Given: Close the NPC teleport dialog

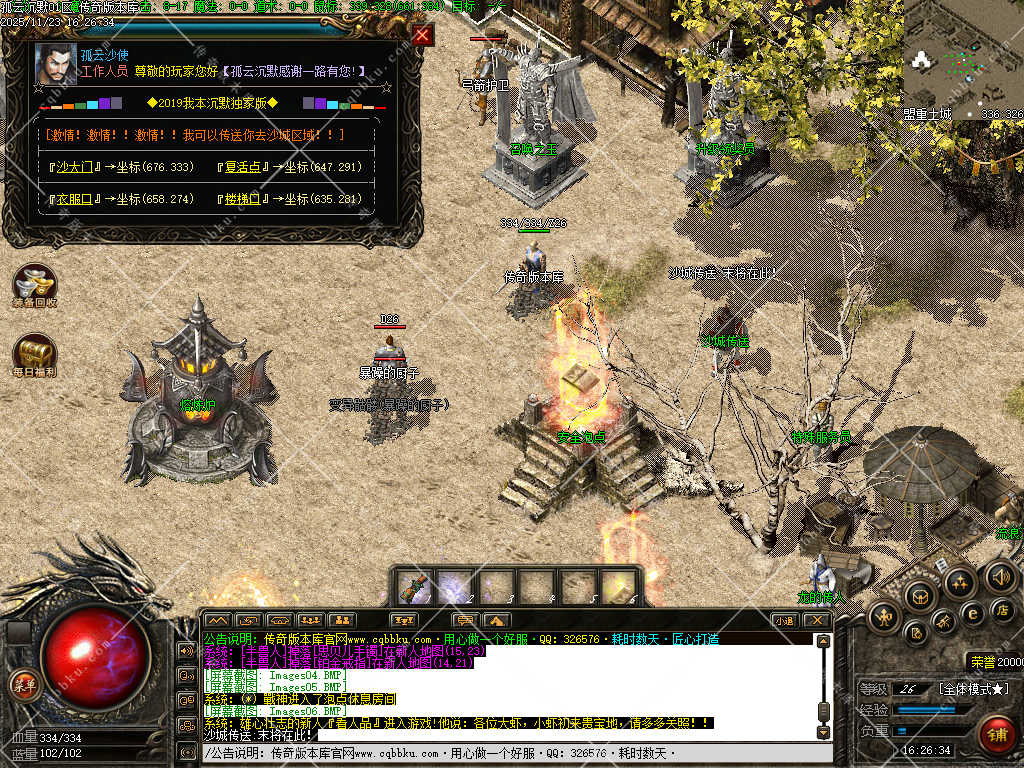Looking at the screenshot, I should click(423, 36).
